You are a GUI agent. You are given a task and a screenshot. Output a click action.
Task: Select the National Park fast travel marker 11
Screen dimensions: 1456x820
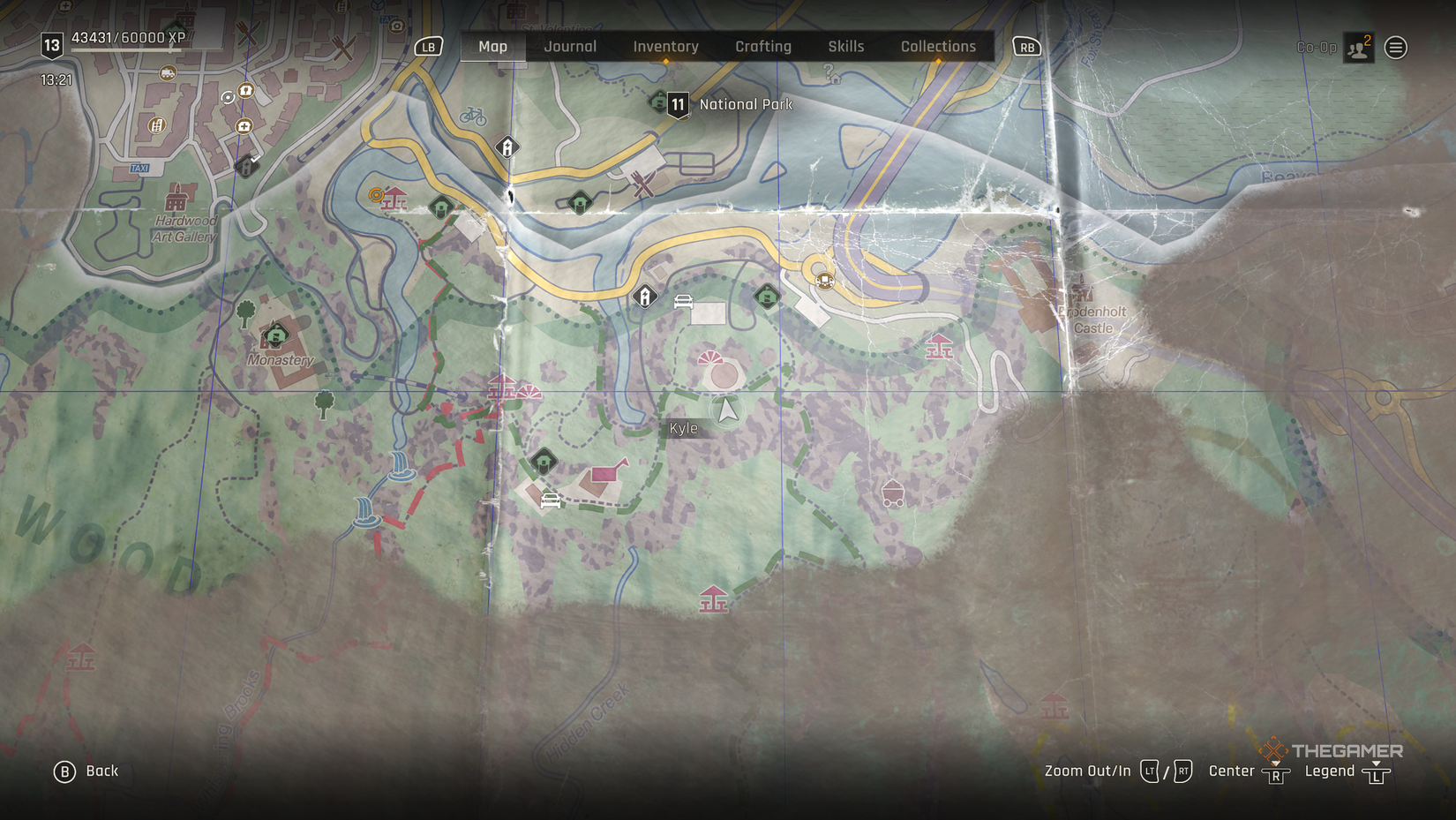(x=677, y=103)
